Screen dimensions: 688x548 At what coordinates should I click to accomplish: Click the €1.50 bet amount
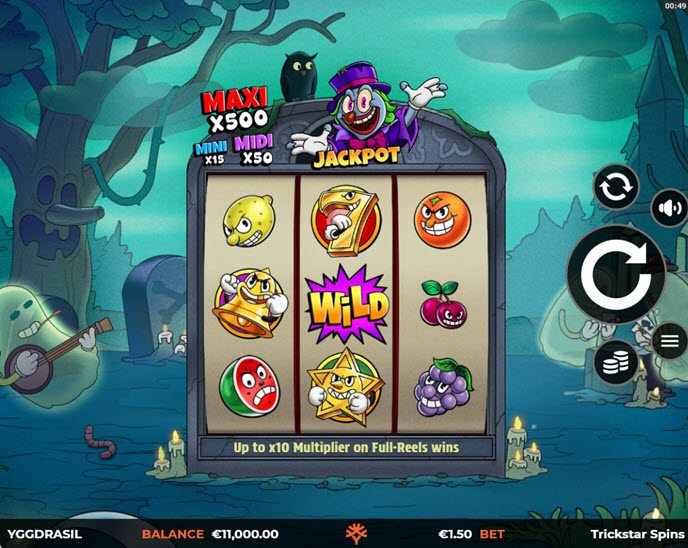tap(456, 534)
